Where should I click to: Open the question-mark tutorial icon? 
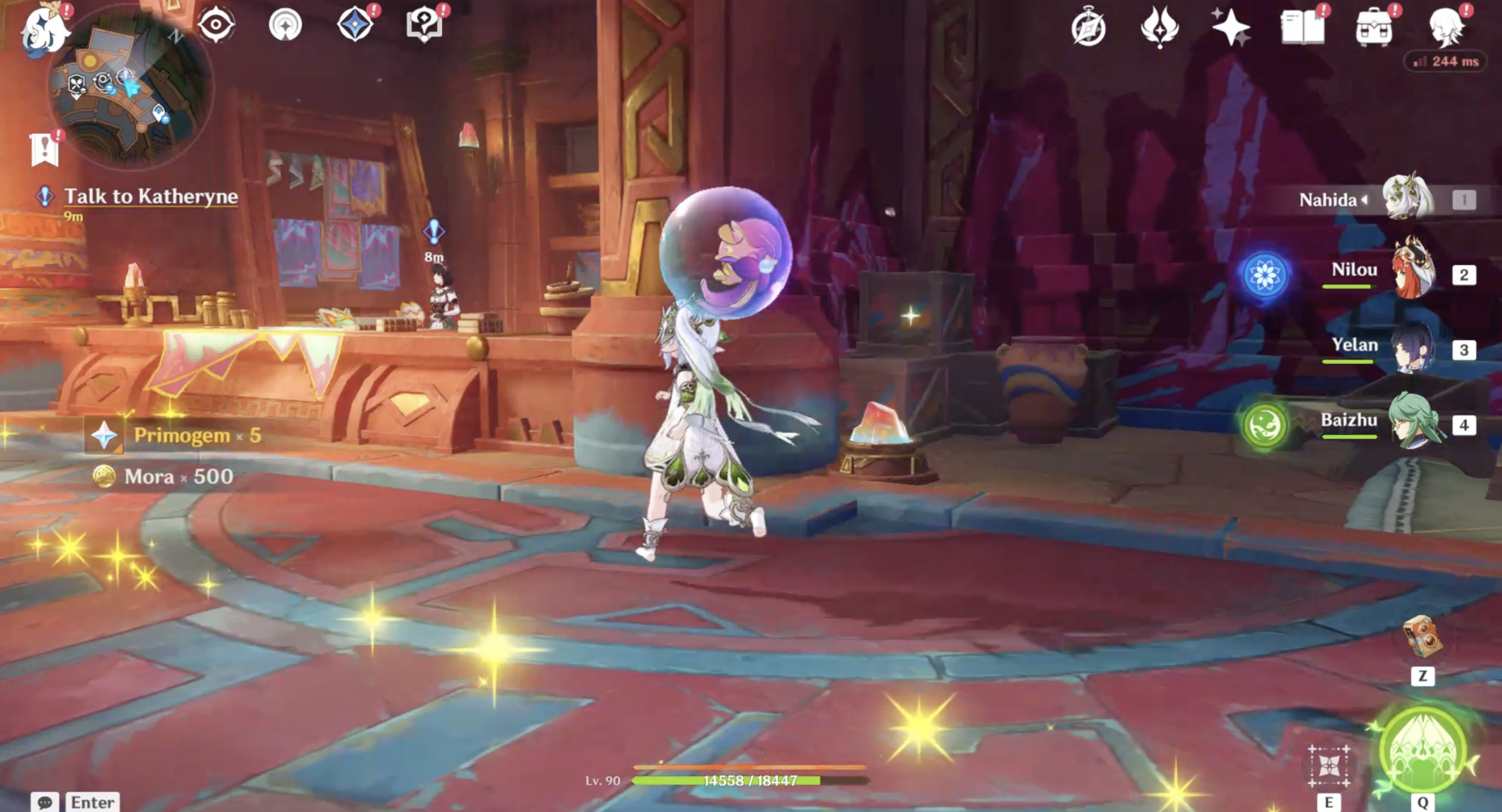(x=424, y=25)
